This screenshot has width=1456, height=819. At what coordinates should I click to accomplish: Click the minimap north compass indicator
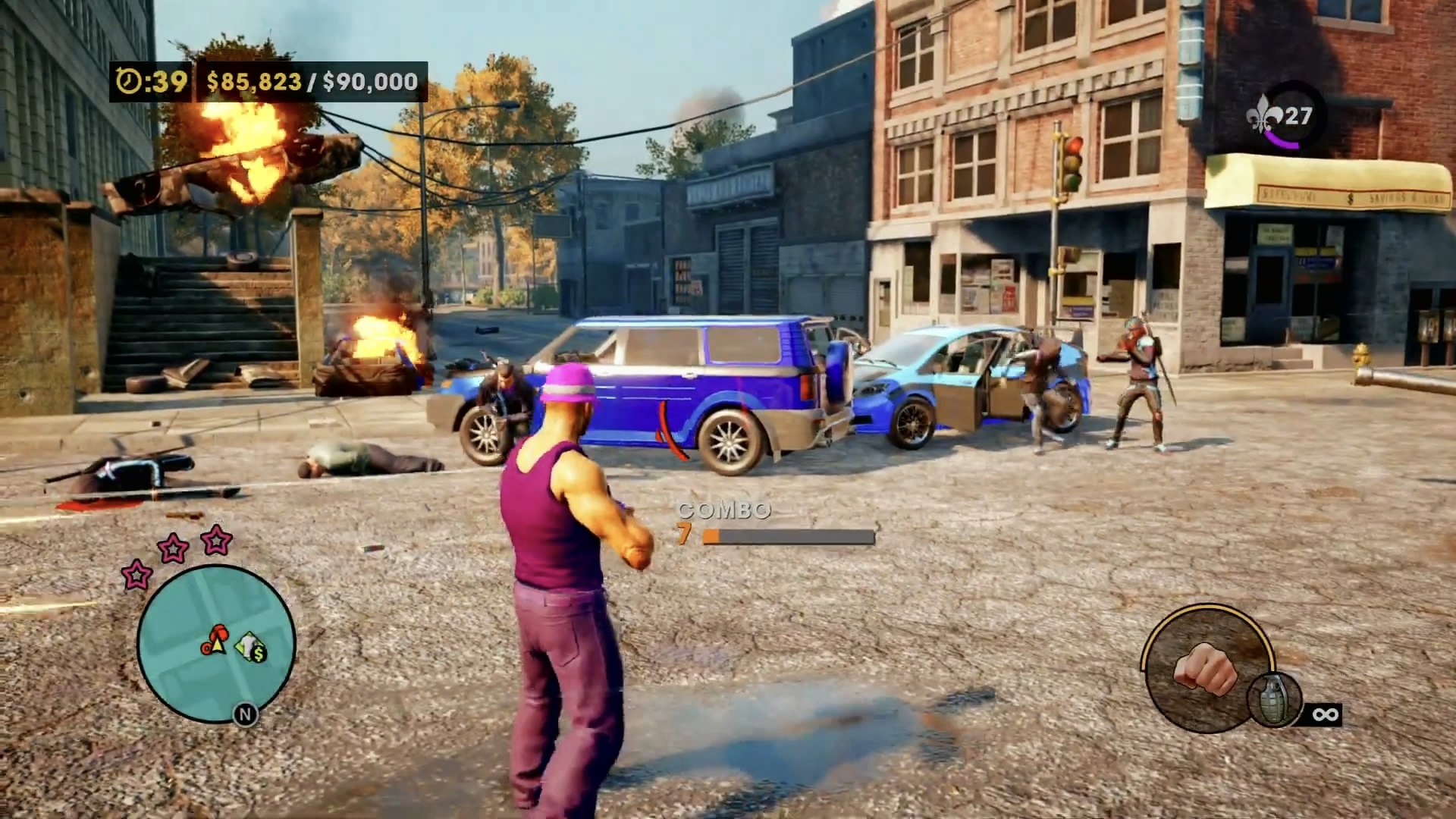[245, 714]
